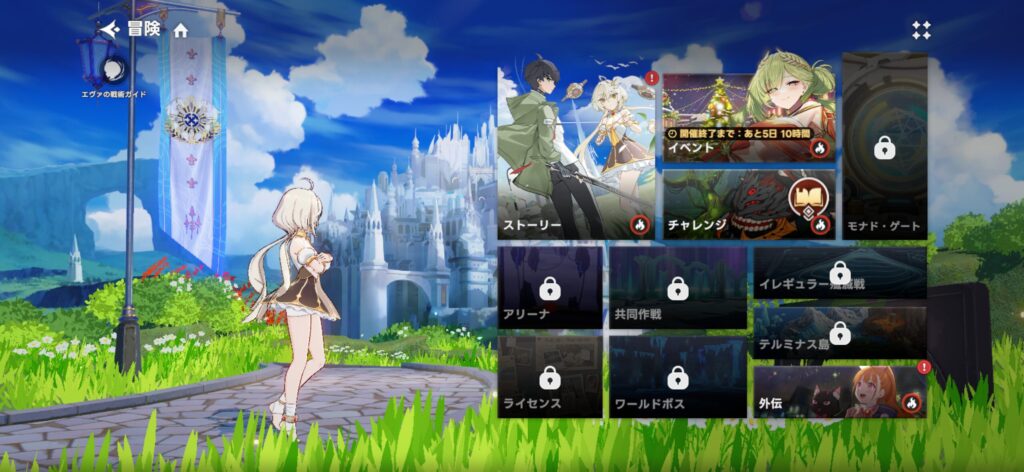Open the locked ライセンス license tile
This screenshot has height=472, width=1024.
tap(549, 377)
